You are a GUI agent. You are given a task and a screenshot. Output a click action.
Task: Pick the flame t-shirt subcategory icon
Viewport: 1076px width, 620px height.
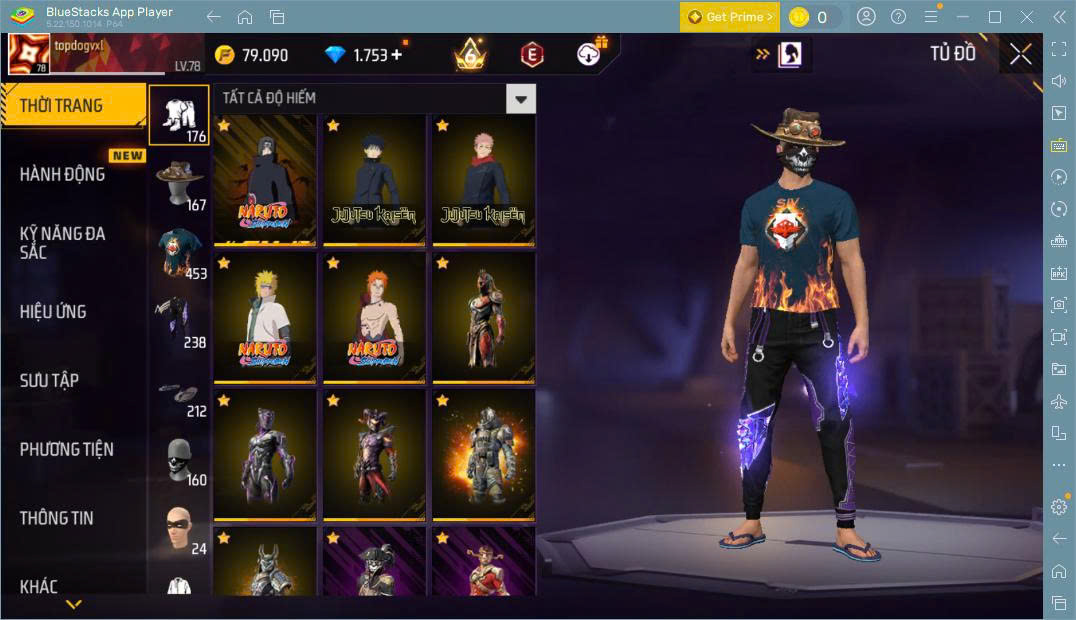pyautogui.click(x=180, y=252)
